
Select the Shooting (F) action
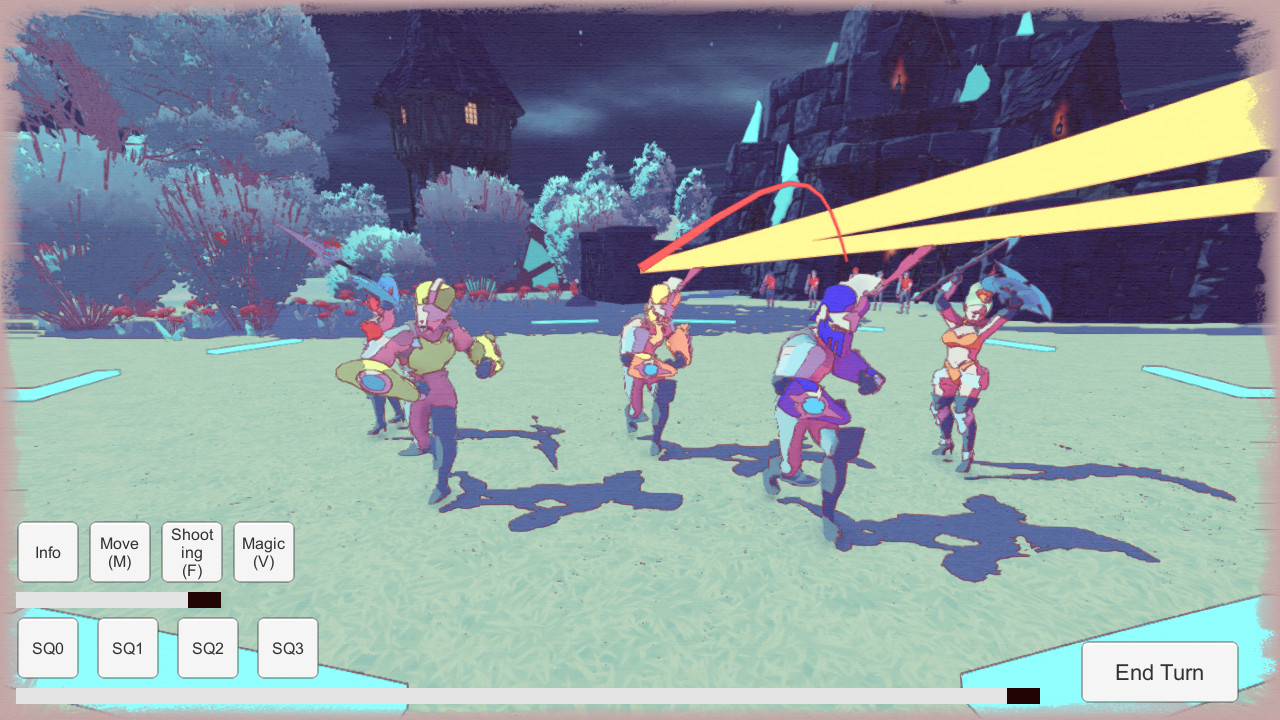click(191, 551)
